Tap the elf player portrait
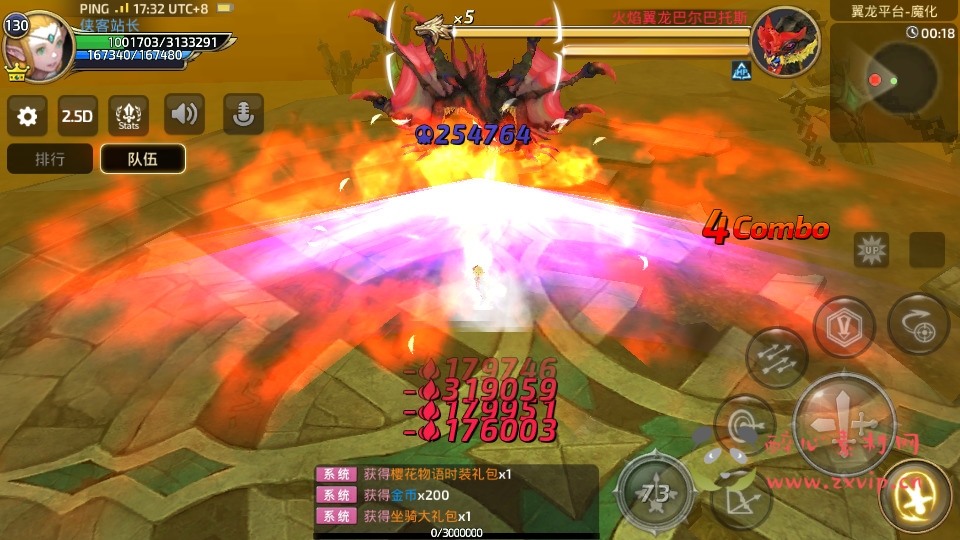The height and width of the screenshot is (540, 960). coord(44,47)
